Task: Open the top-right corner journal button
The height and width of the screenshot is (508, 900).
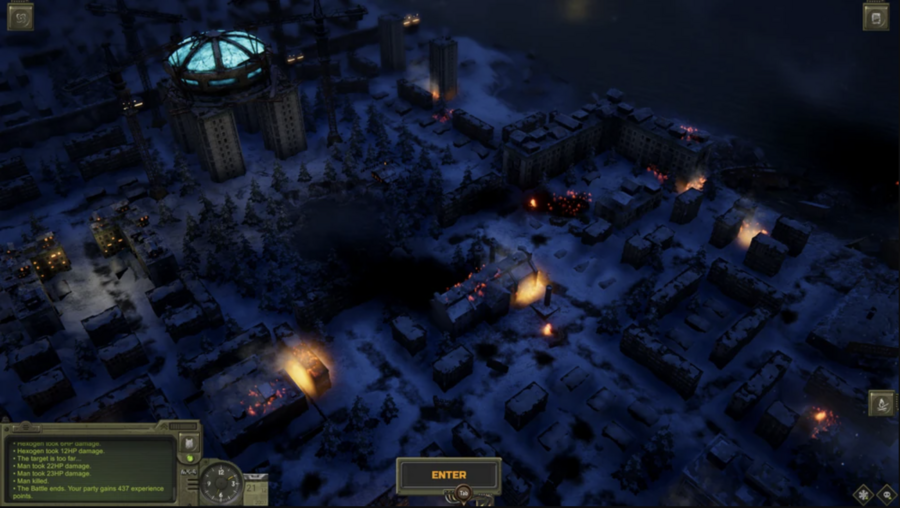Action: [x=876, y=16]
